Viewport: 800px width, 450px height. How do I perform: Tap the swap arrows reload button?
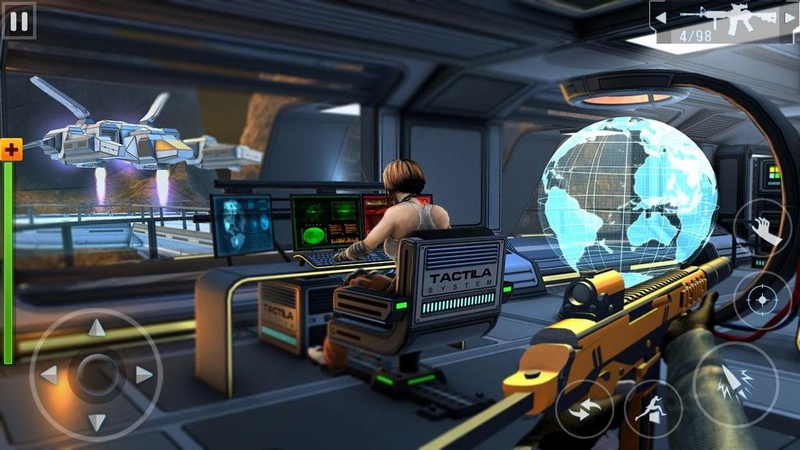pyautogui.click(x=584, y=409)
